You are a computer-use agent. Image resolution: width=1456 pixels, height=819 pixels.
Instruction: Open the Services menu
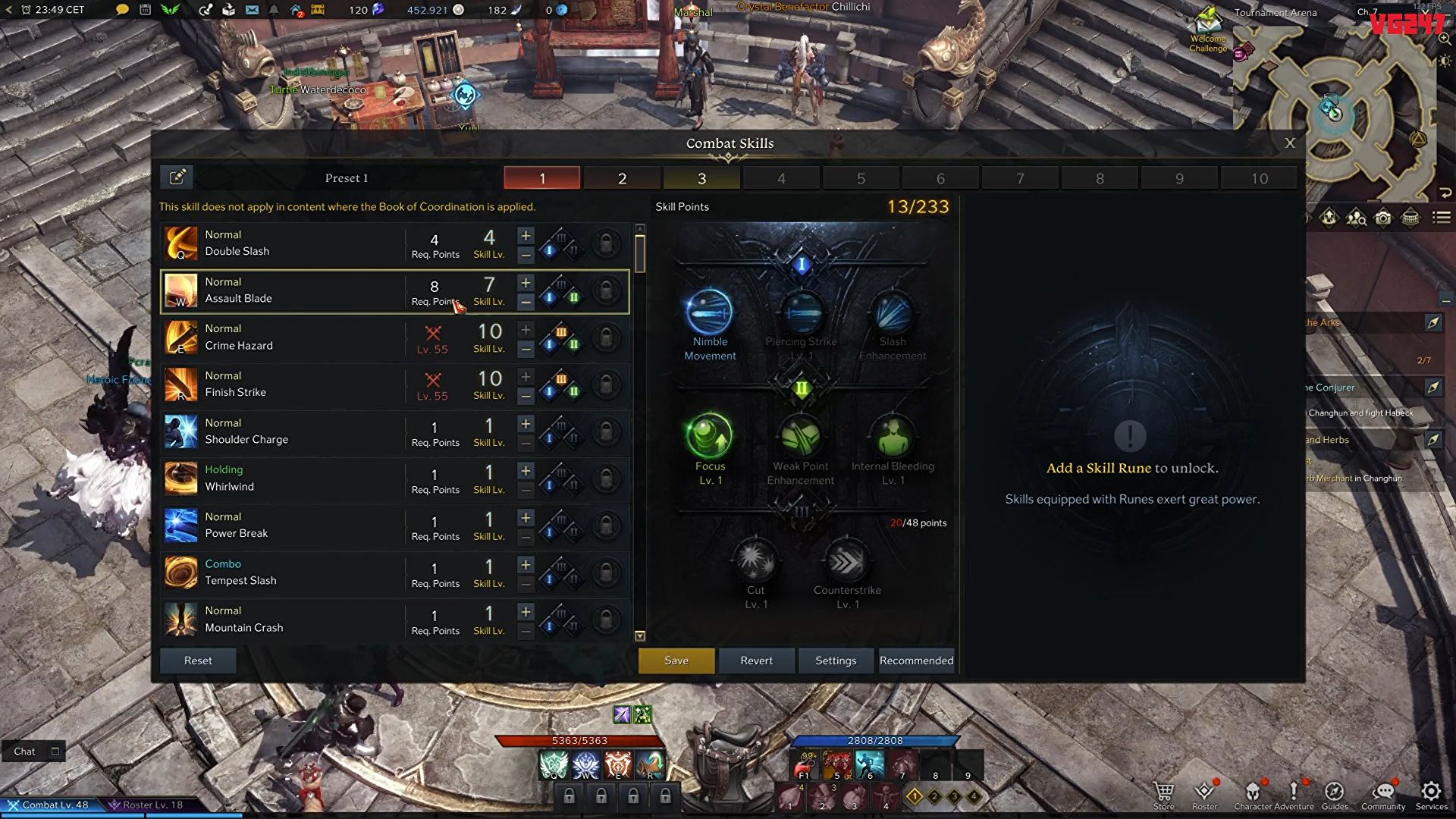tap(1431, 795)
